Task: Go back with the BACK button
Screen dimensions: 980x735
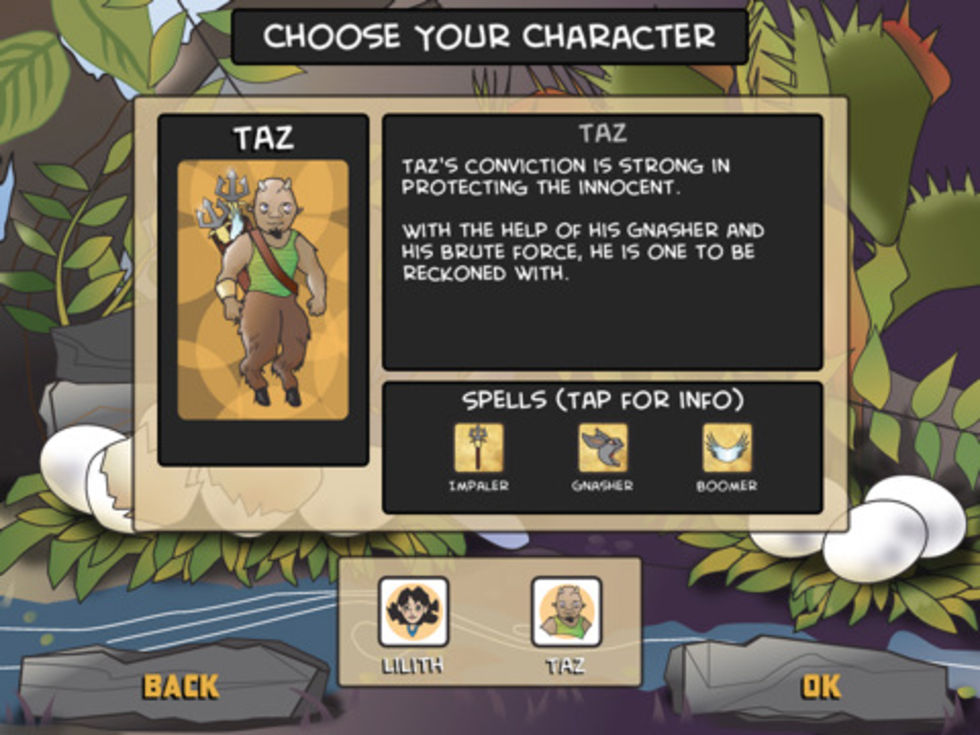Action: tap(181, 685)
